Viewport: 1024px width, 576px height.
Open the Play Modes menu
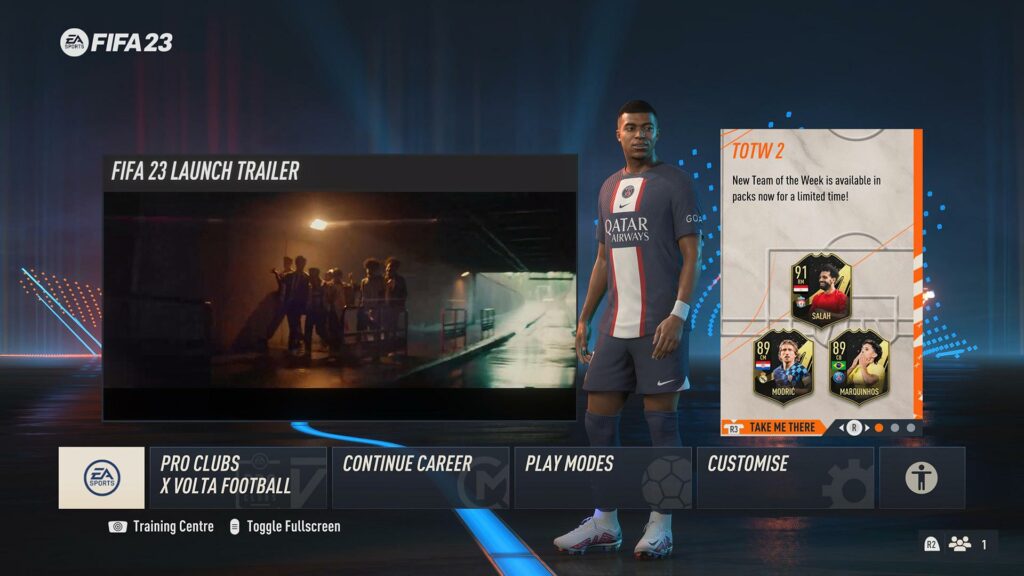pyautogui.click(x=602, y=477)
